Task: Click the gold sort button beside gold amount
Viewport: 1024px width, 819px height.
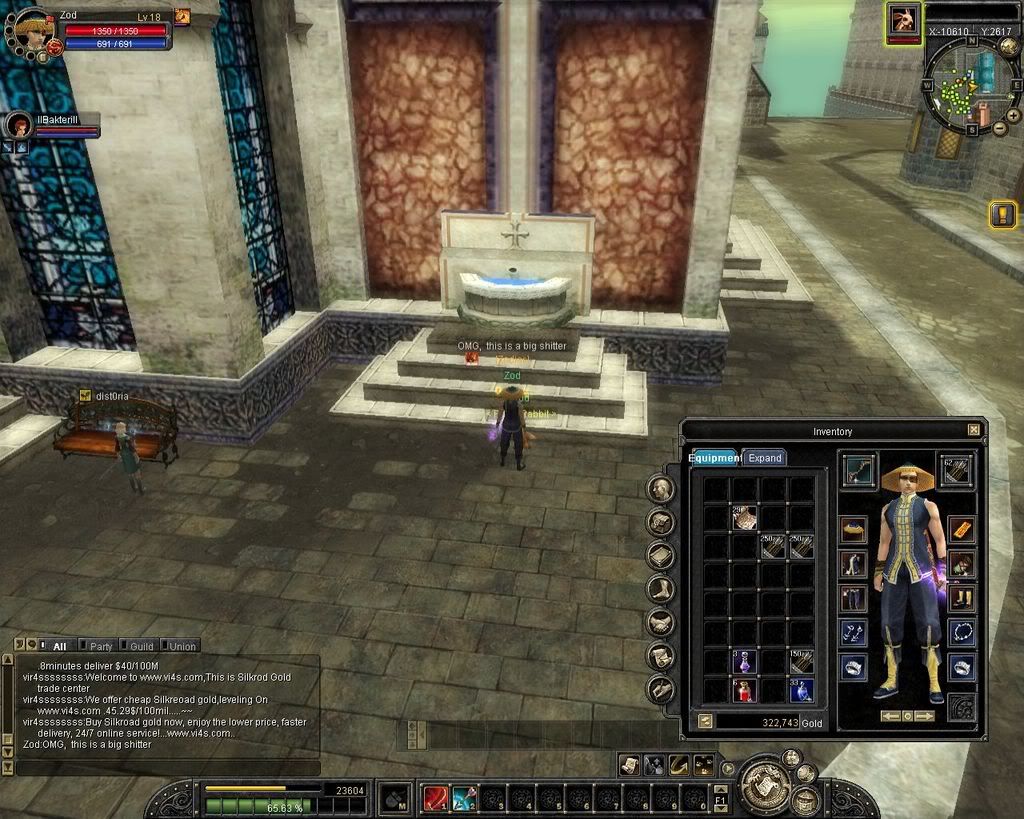Action: (705, 721)
